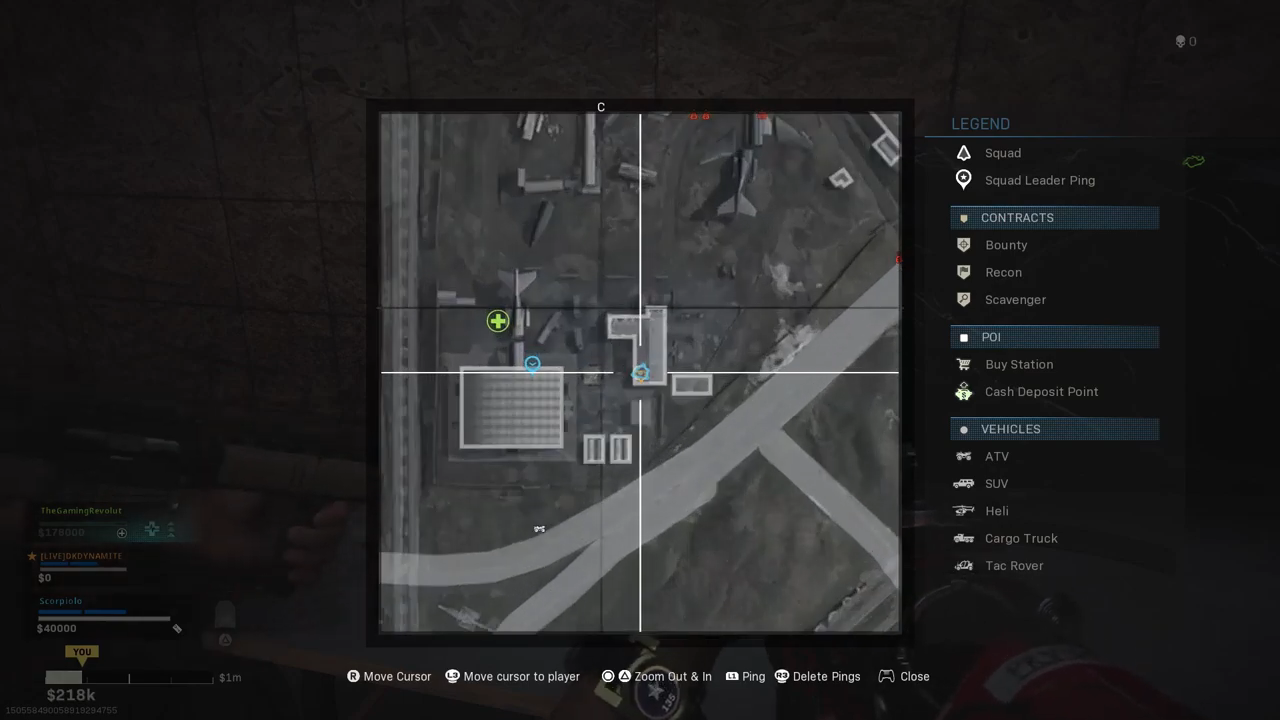
Task: Choose the Bounty contract legend entry
Action: tap(1005, 245)
